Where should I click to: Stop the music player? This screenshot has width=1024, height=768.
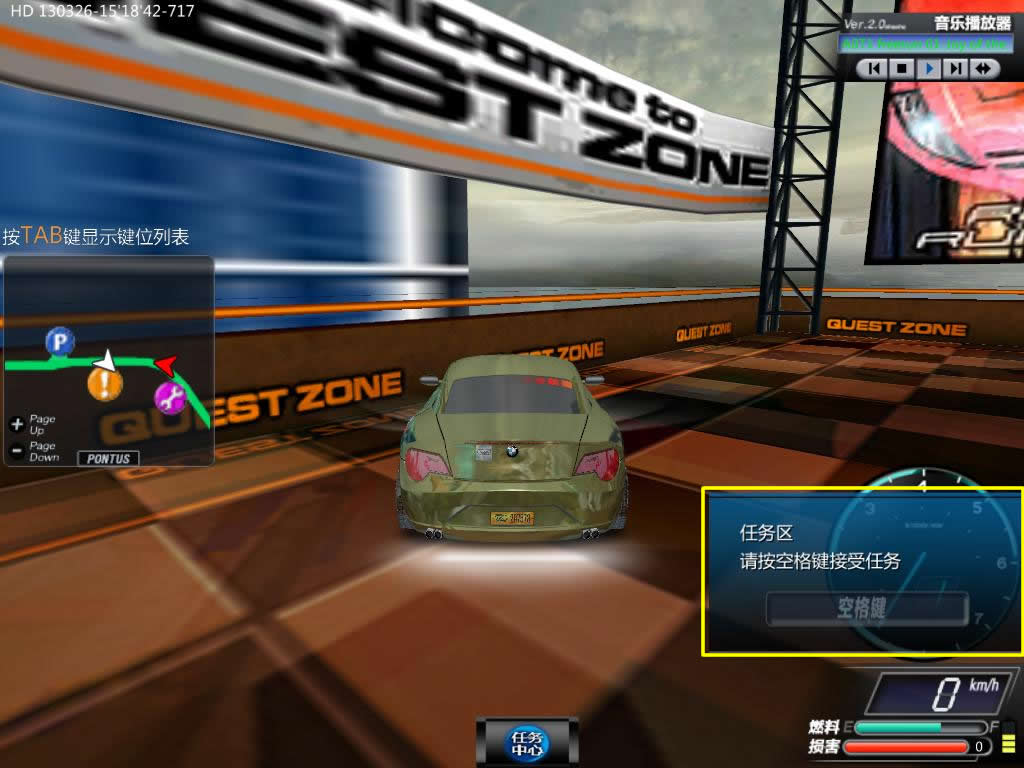(902, 68)
